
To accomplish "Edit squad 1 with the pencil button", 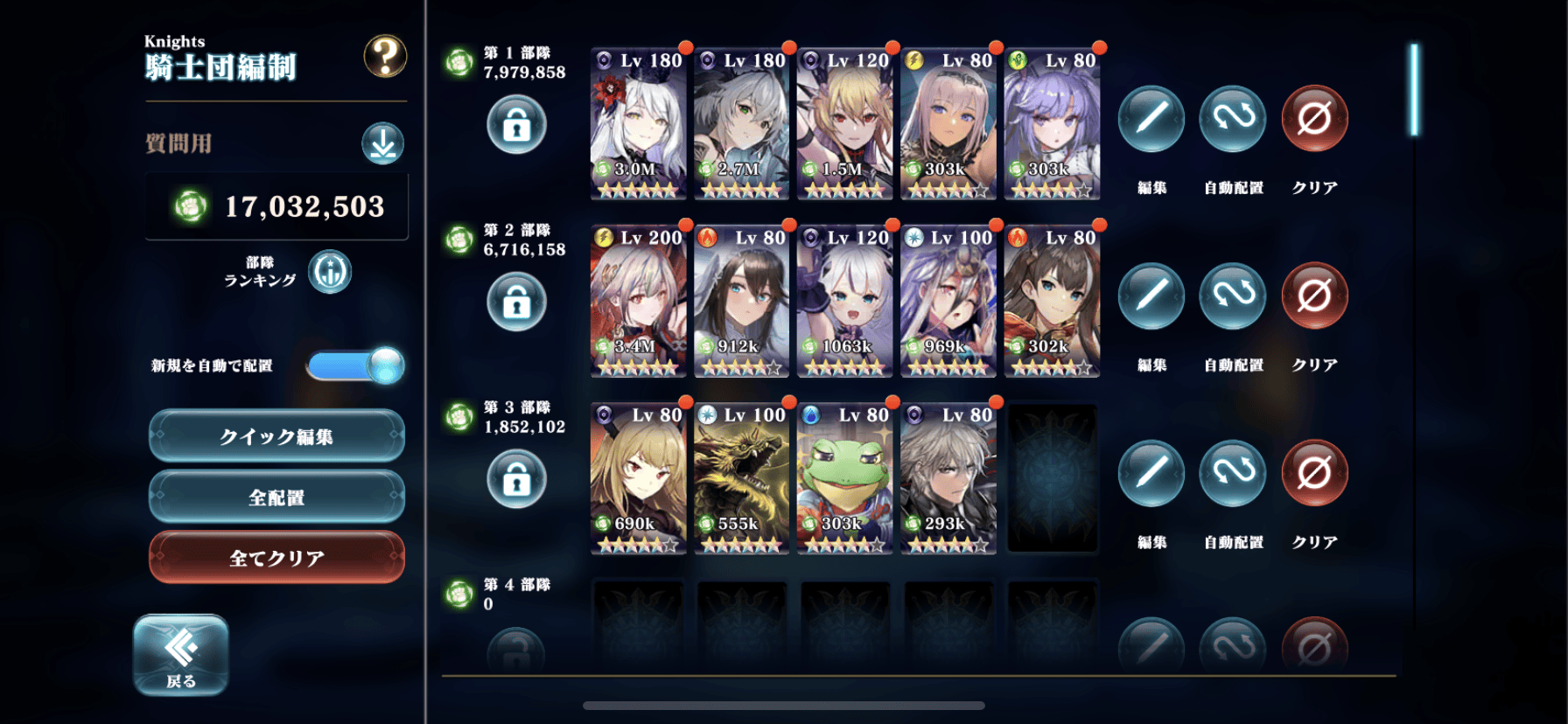I will 1151,119.
